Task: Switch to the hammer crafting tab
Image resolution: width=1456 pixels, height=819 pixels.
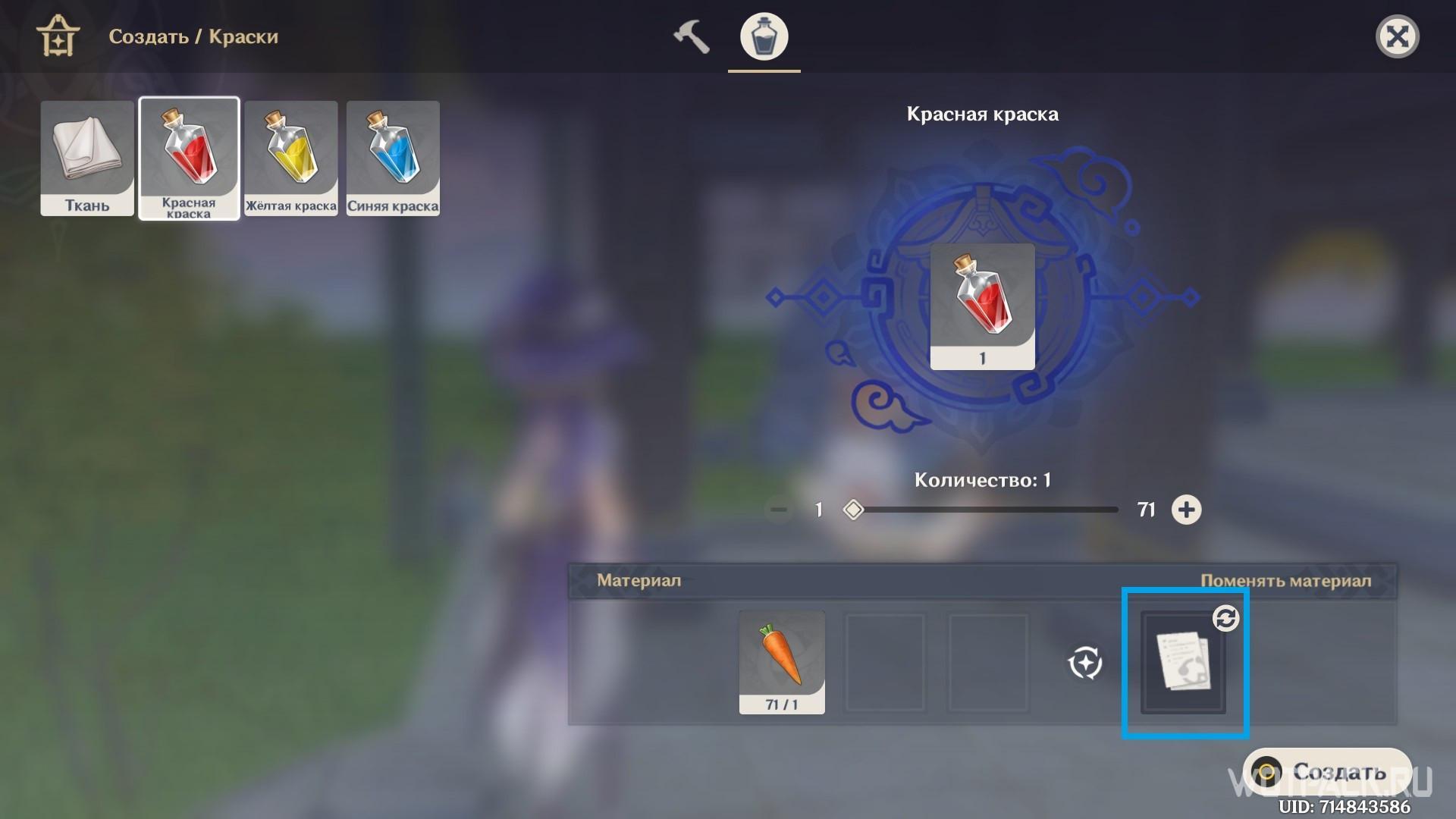Action: tap(691, 36)
